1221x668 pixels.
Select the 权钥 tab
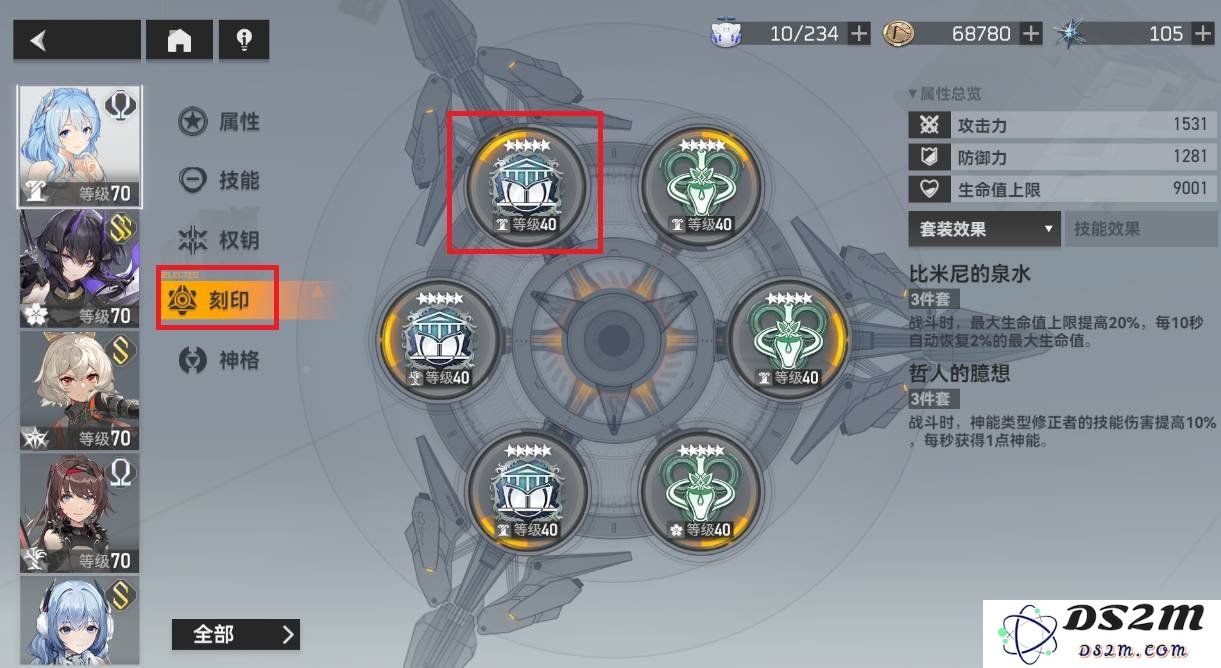220,240
